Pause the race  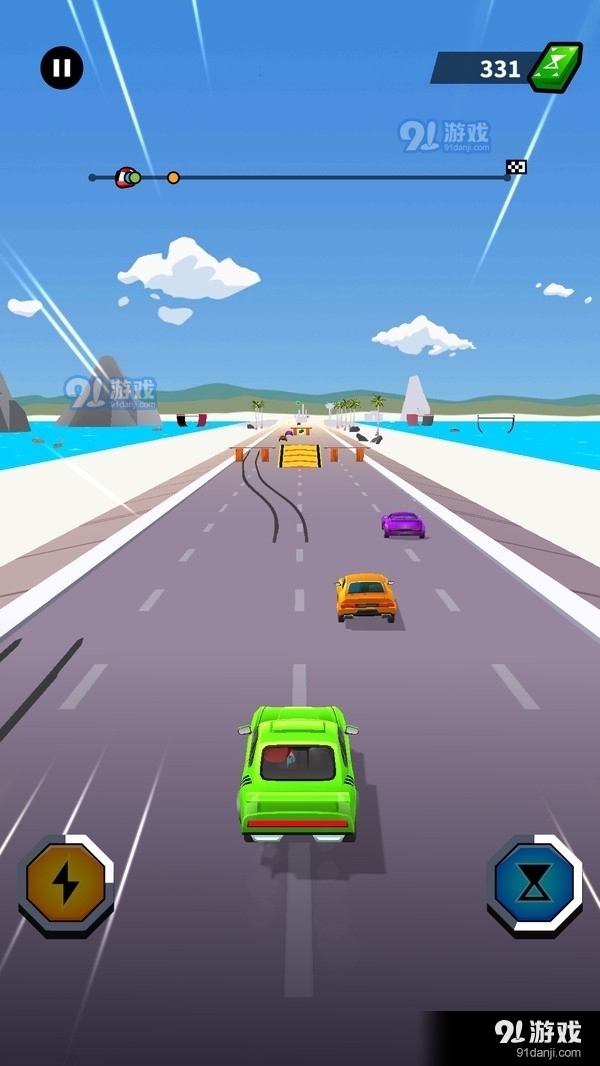click(62, 68)
